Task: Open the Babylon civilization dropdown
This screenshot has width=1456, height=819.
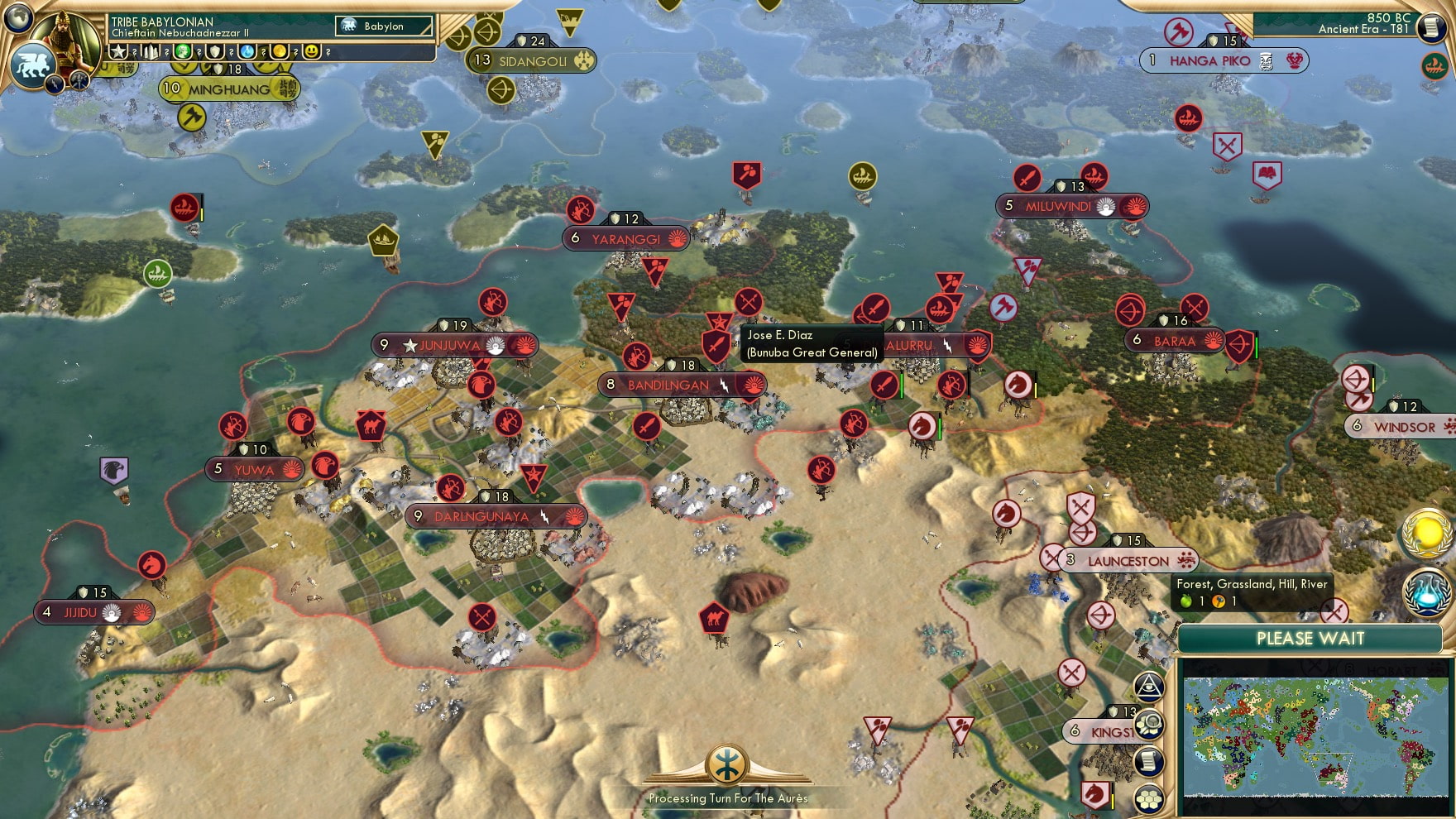Action: click(x=383, y=26)
